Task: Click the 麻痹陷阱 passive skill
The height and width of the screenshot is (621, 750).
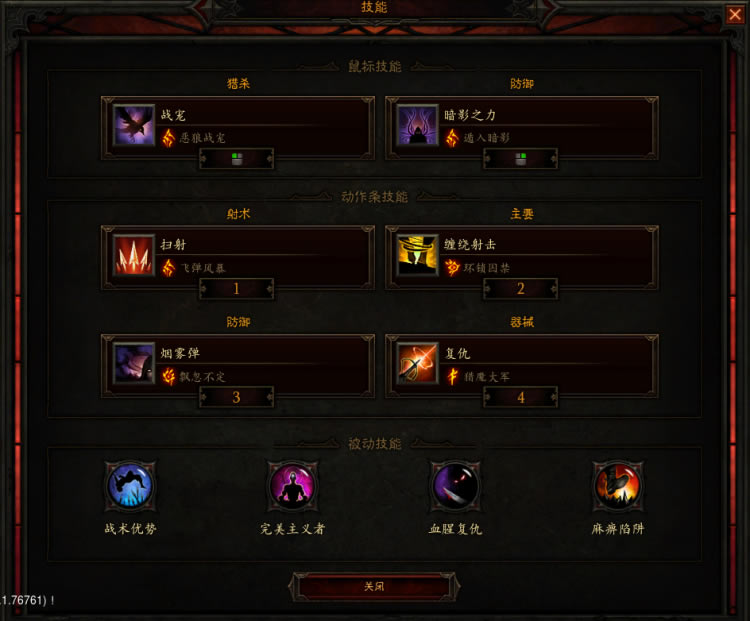Action: (617, 487)
